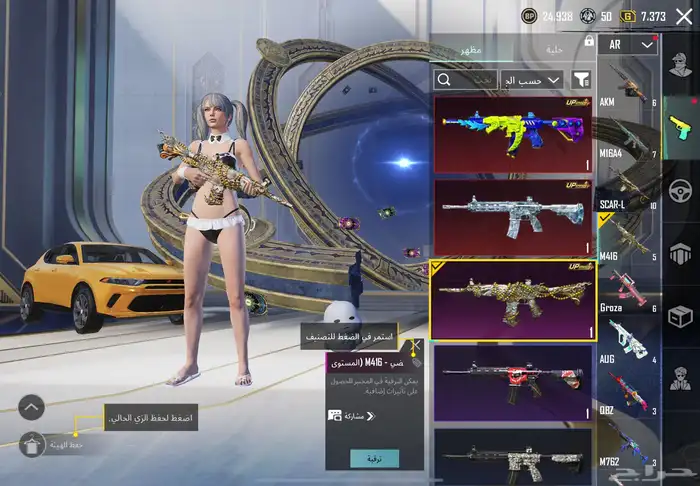Select the gold ornate M416 skin

tap(512, 299)
